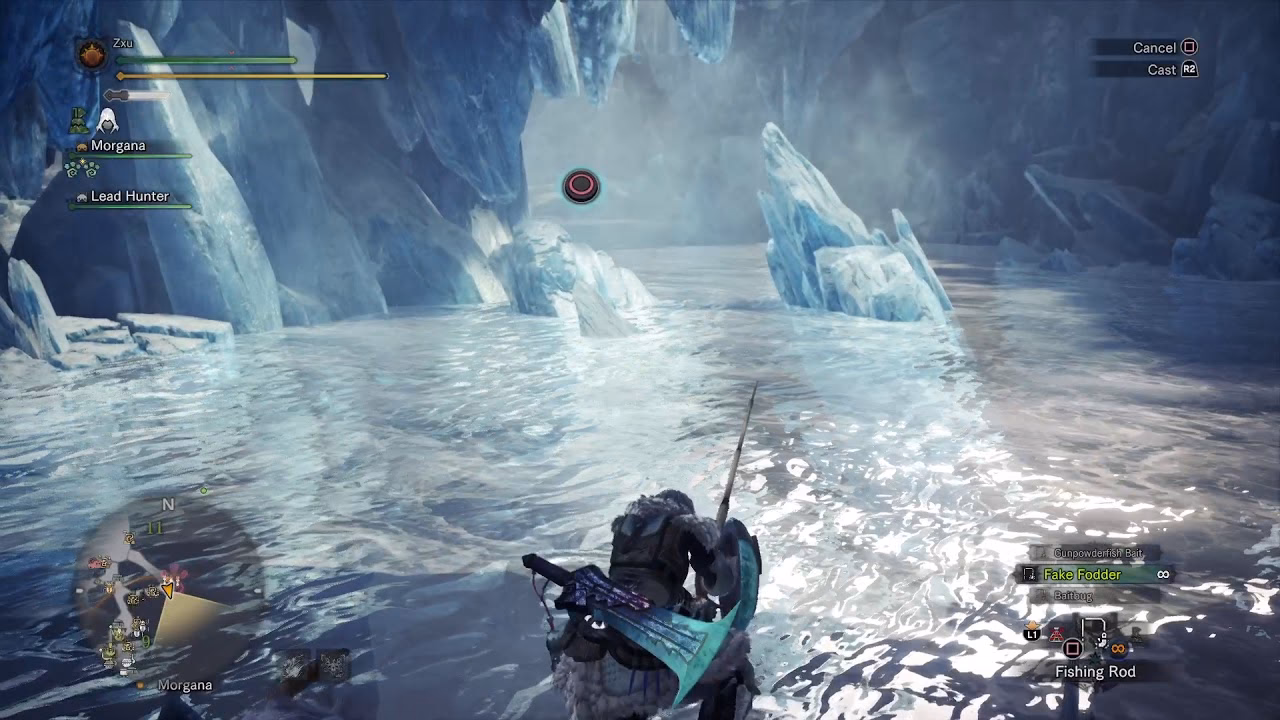Viewport: 1280px width, 720px height.
Task: Select the Zxu monster icon
Action: click(x=91, y=57)
